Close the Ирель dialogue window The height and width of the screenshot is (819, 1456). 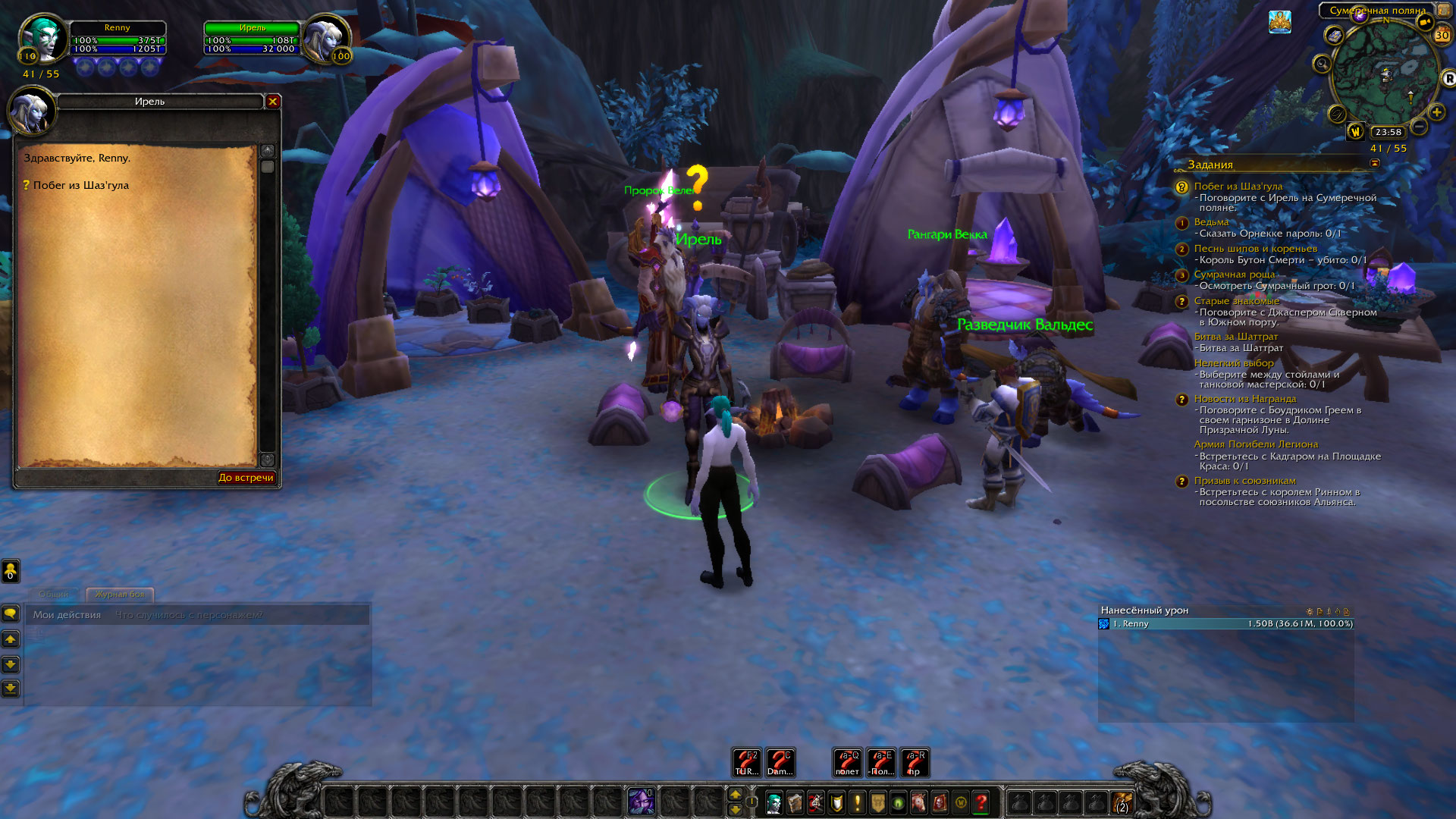pos(273,102)
